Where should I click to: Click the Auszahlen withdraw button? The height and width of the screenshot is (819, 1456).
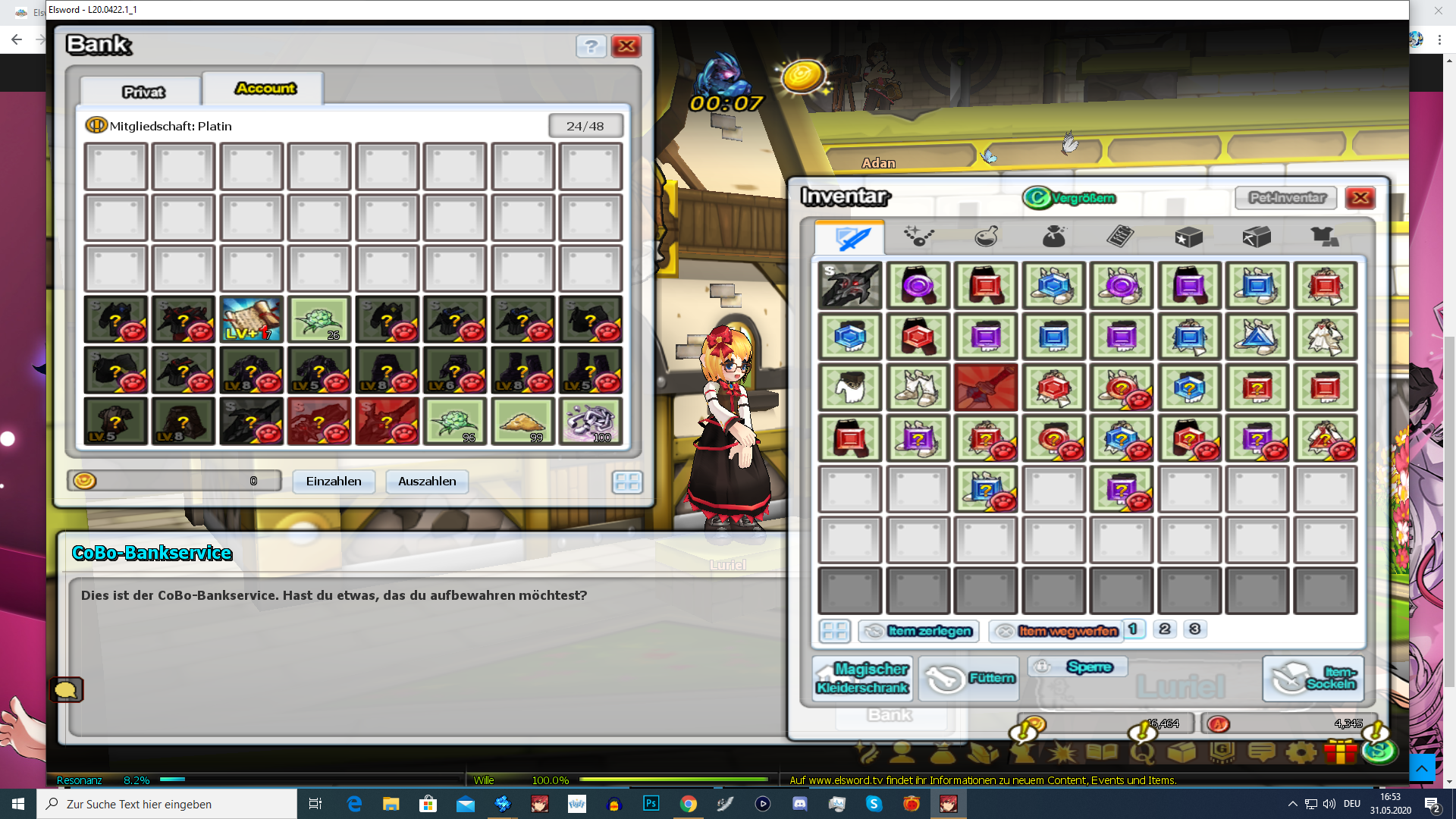coord(427,482)
